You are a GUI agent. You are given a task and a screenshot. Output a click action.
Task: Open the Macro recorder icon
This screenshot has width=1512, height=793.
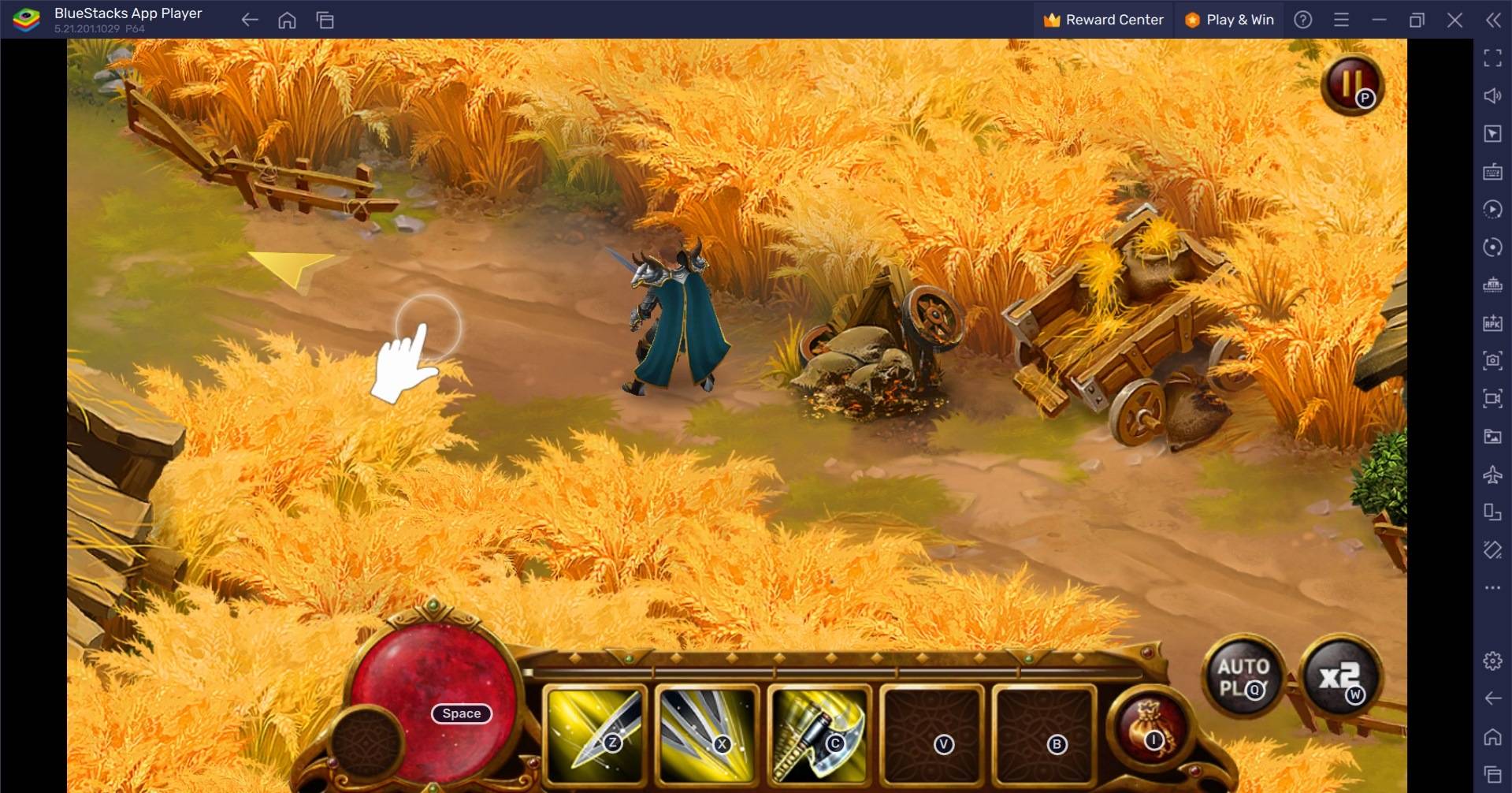[x=1493, y=209]
